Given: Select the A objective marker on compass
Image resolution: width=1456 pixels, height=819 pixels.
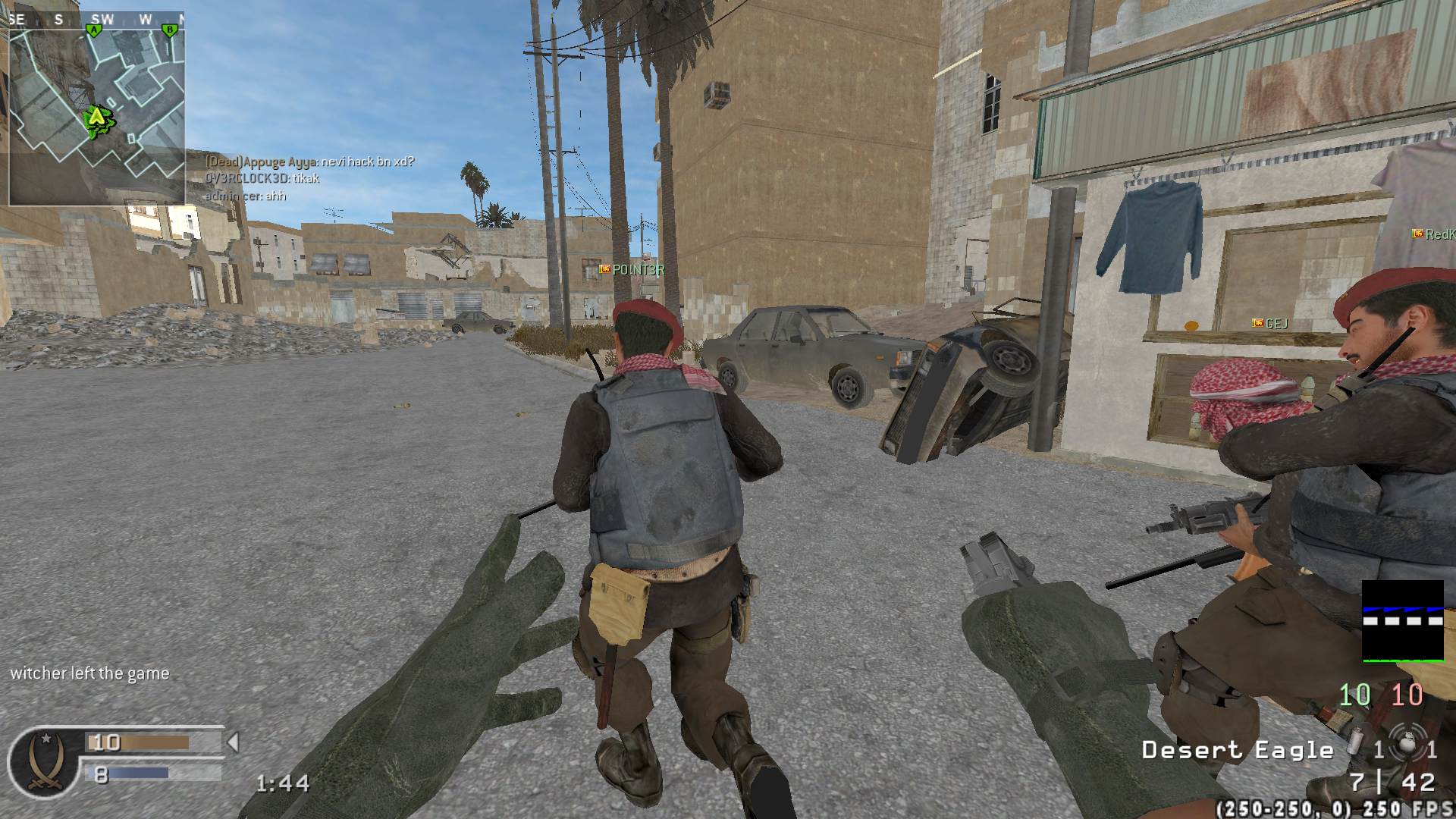Looking at the screenshot, I should (94, 30).
